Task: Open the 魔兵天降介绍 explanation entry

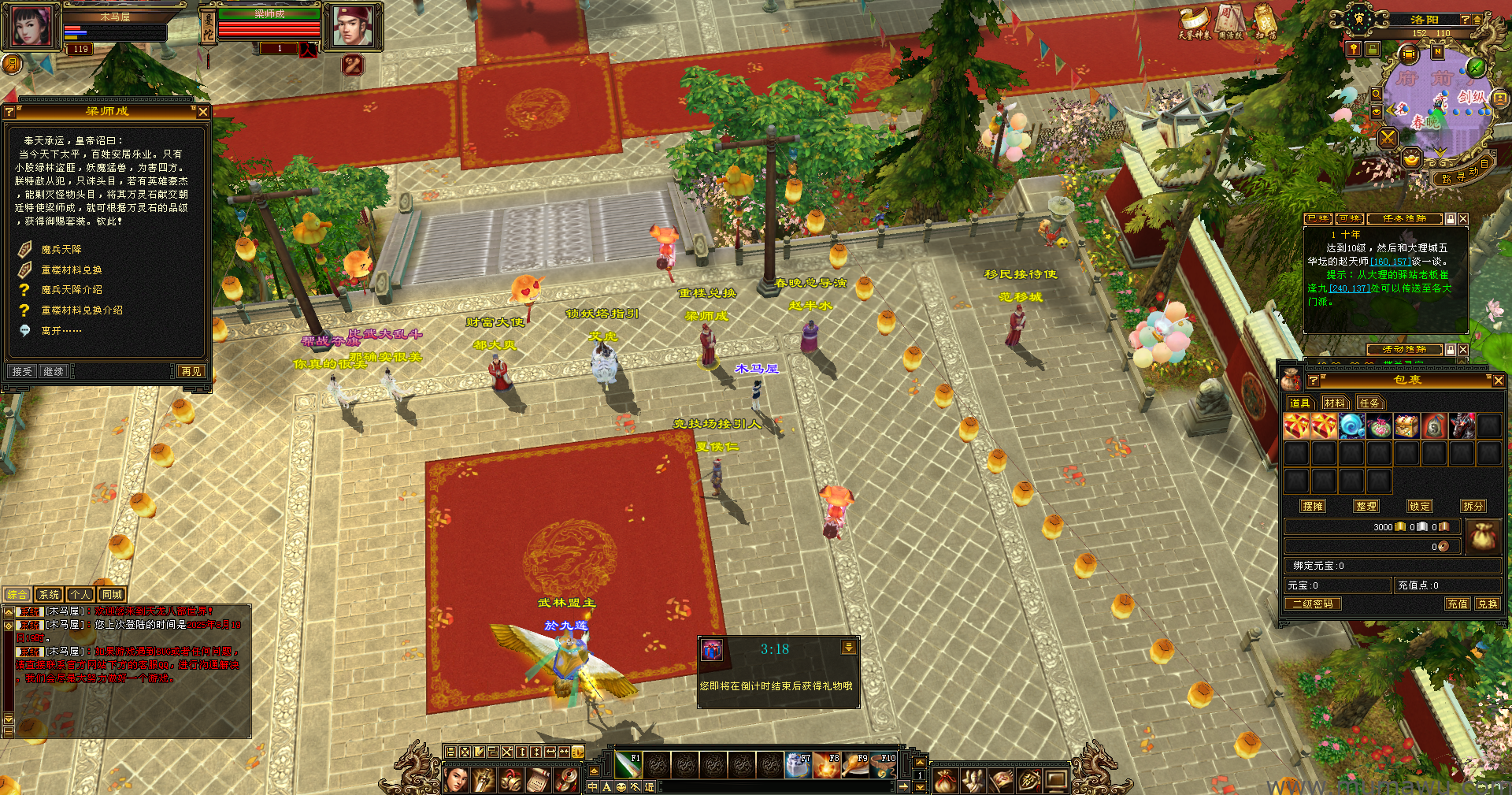Action: pyautogui.click(x=71, y=290)
